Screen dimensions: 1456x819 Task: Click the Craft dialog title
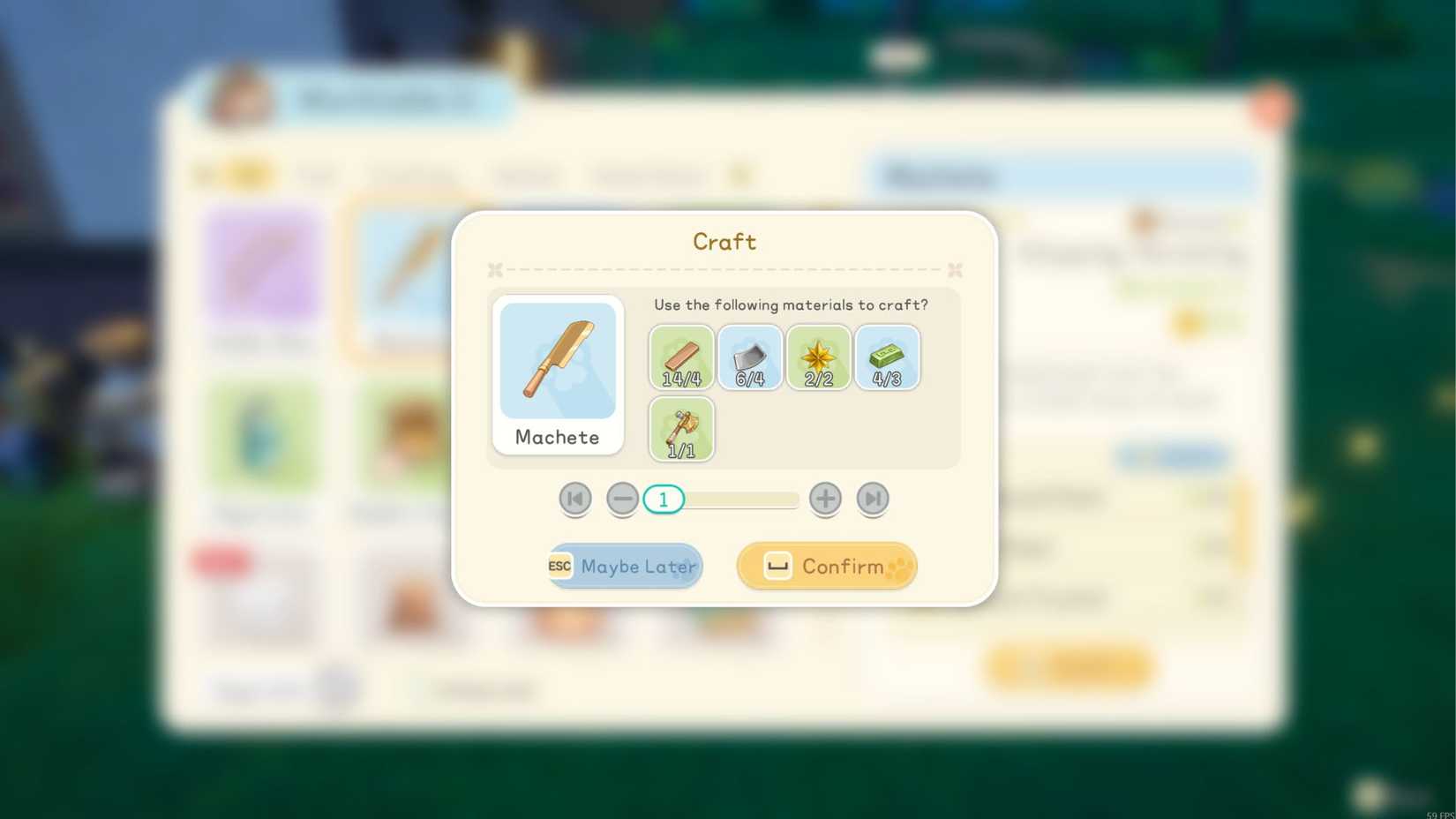pos(724,241)
